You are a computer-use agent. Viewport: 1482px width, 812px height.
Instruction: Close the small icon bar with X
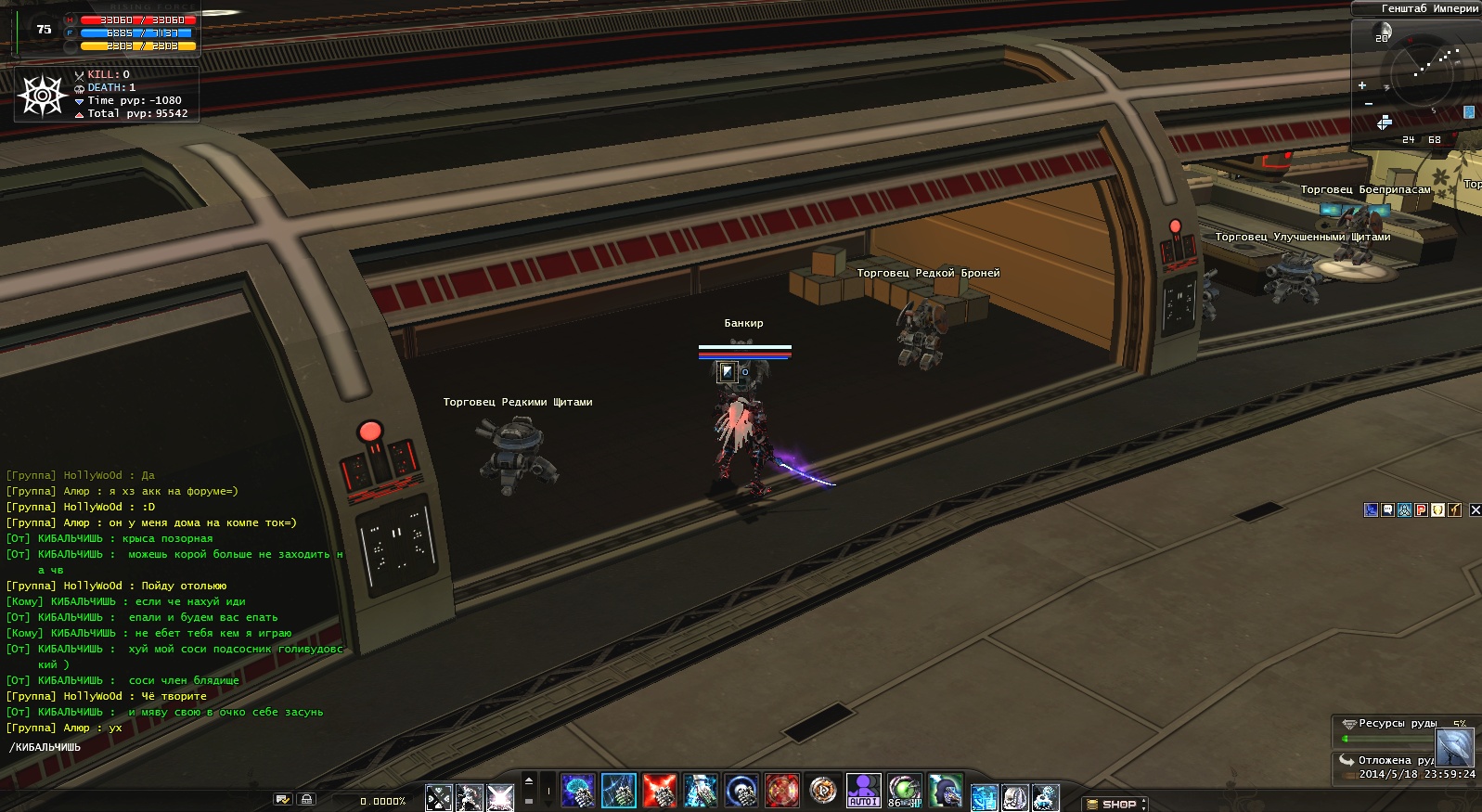coord(1476,509)
